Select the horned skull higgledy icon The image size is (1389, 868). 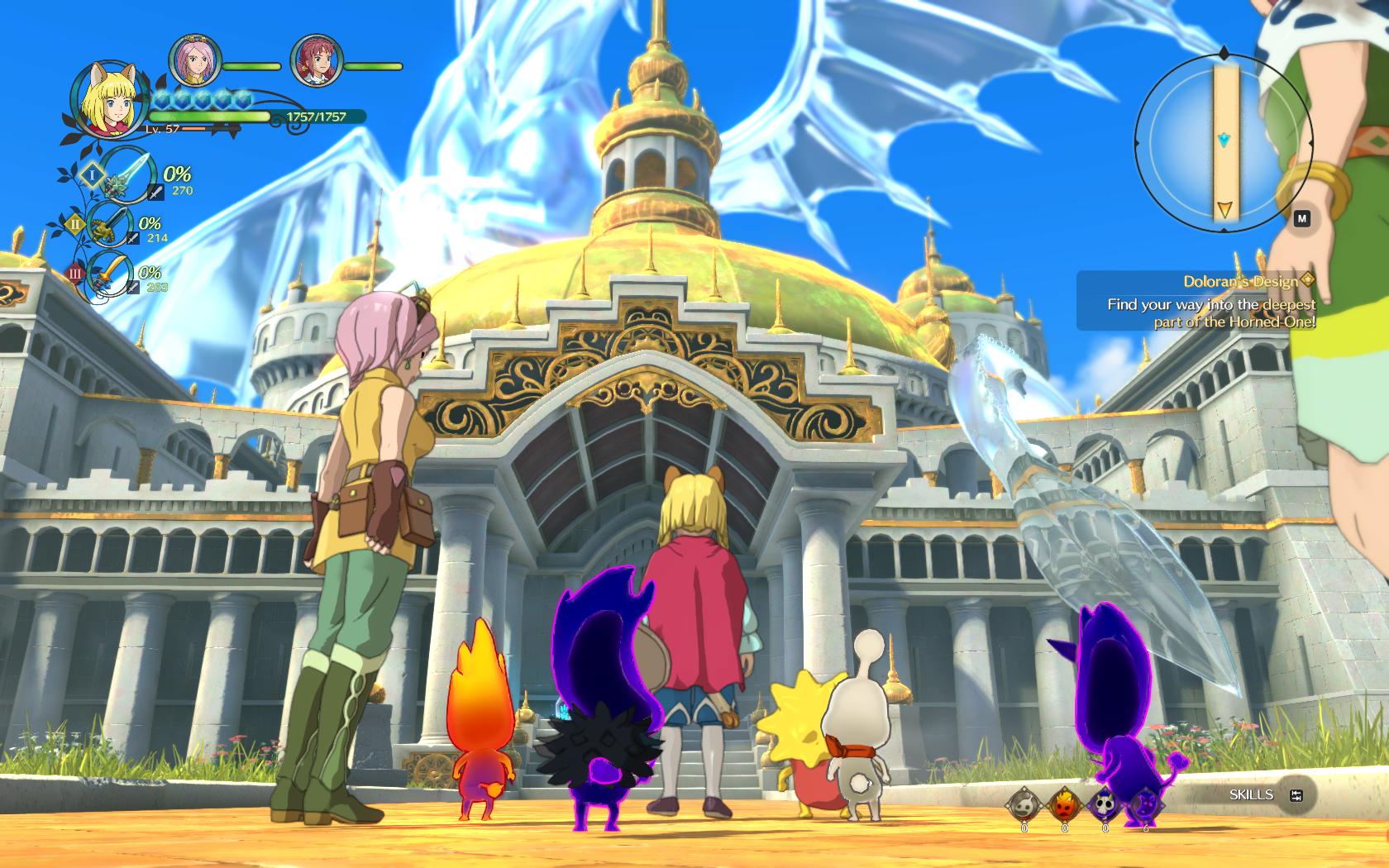(x=1105, y=803)
